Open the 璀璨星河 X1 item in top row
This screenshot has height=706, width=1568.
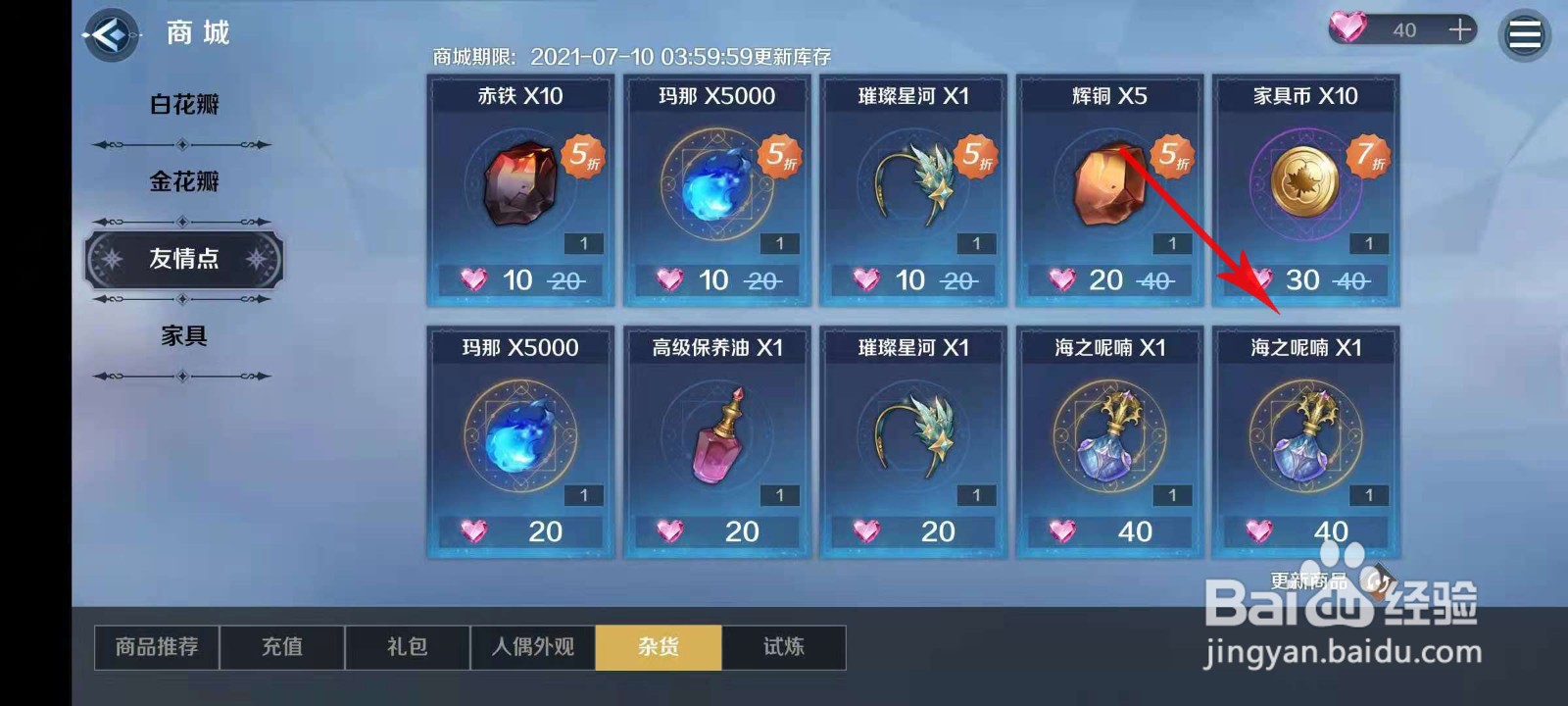pos(911,191)
